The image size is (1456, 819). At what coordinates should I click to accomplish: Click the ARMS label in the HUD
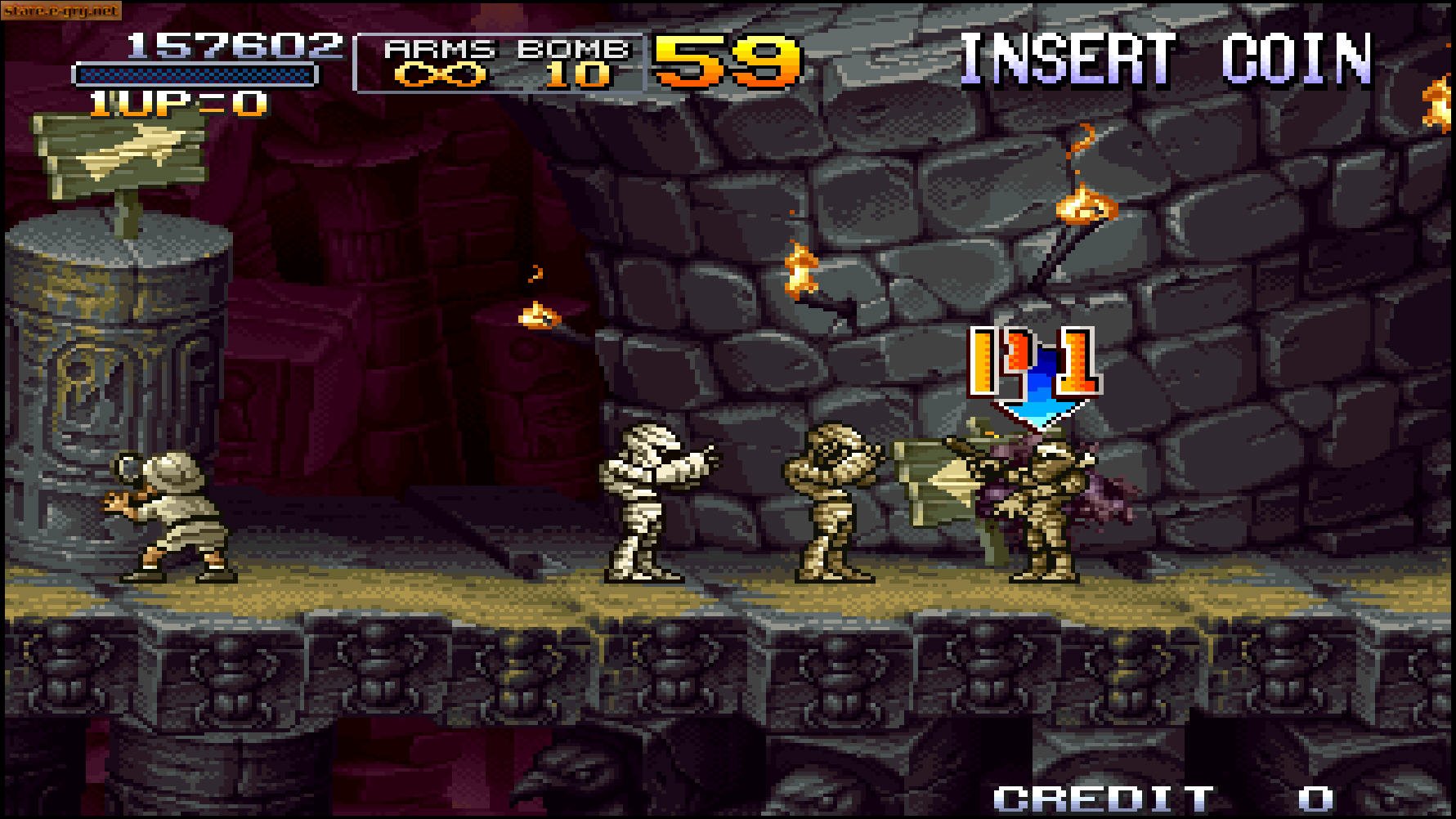[x=441, y=49]
